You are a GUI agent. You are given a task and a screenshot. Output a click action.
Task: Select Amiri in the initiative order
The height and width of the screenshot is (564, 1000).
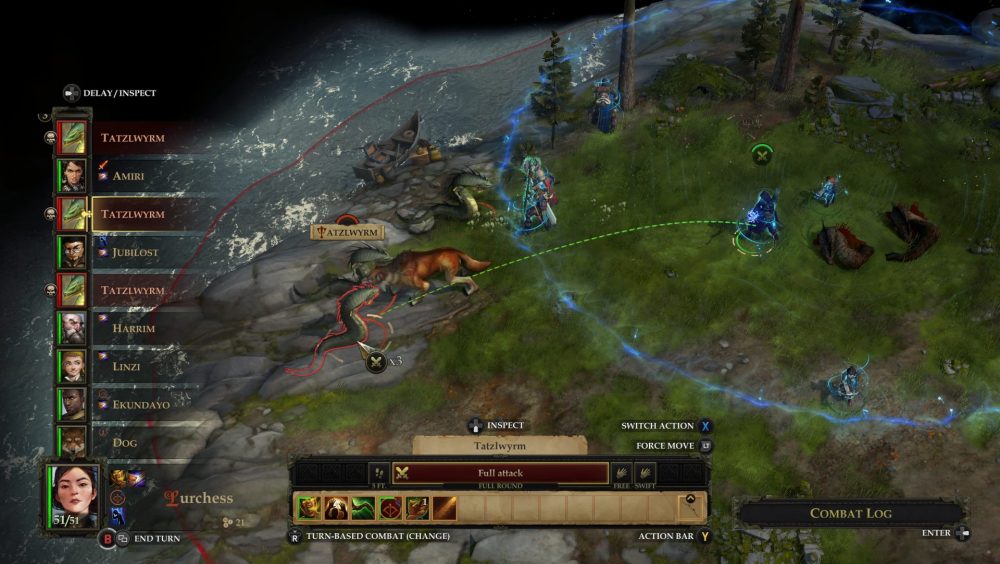pyautogui.click(x=72, y=175)
